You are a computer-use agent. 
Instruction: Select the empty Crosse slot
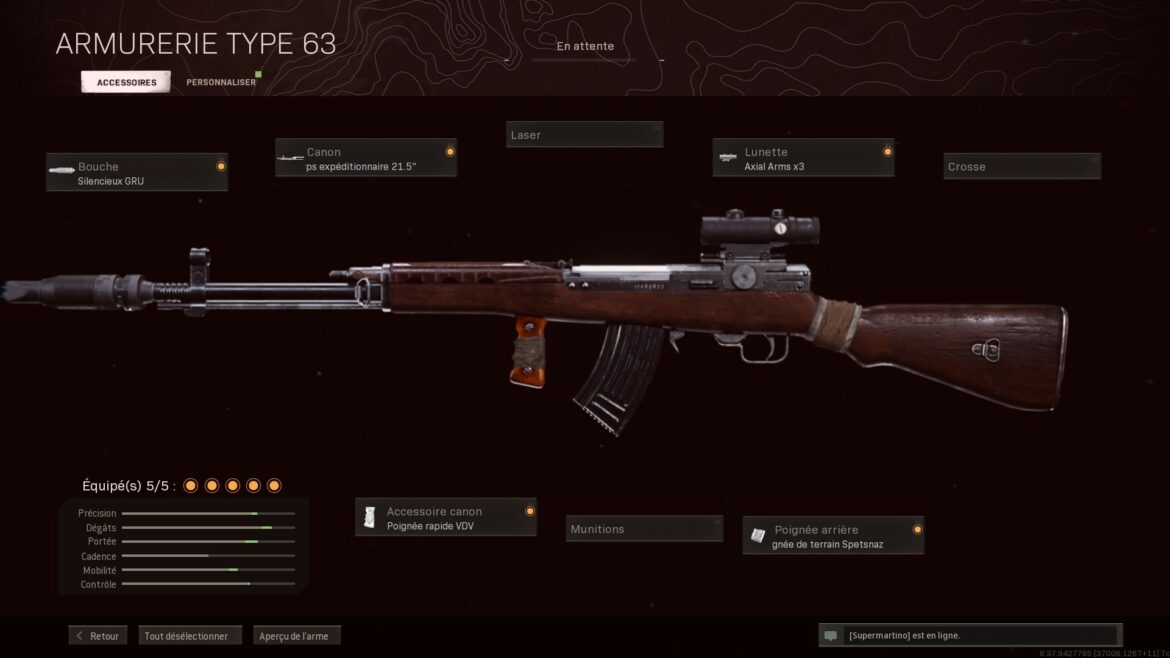tap(1022, 166)
